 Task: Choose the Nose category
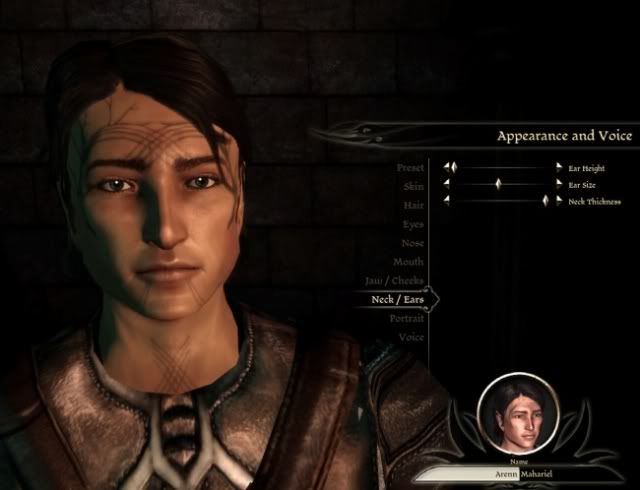(411, 243)
